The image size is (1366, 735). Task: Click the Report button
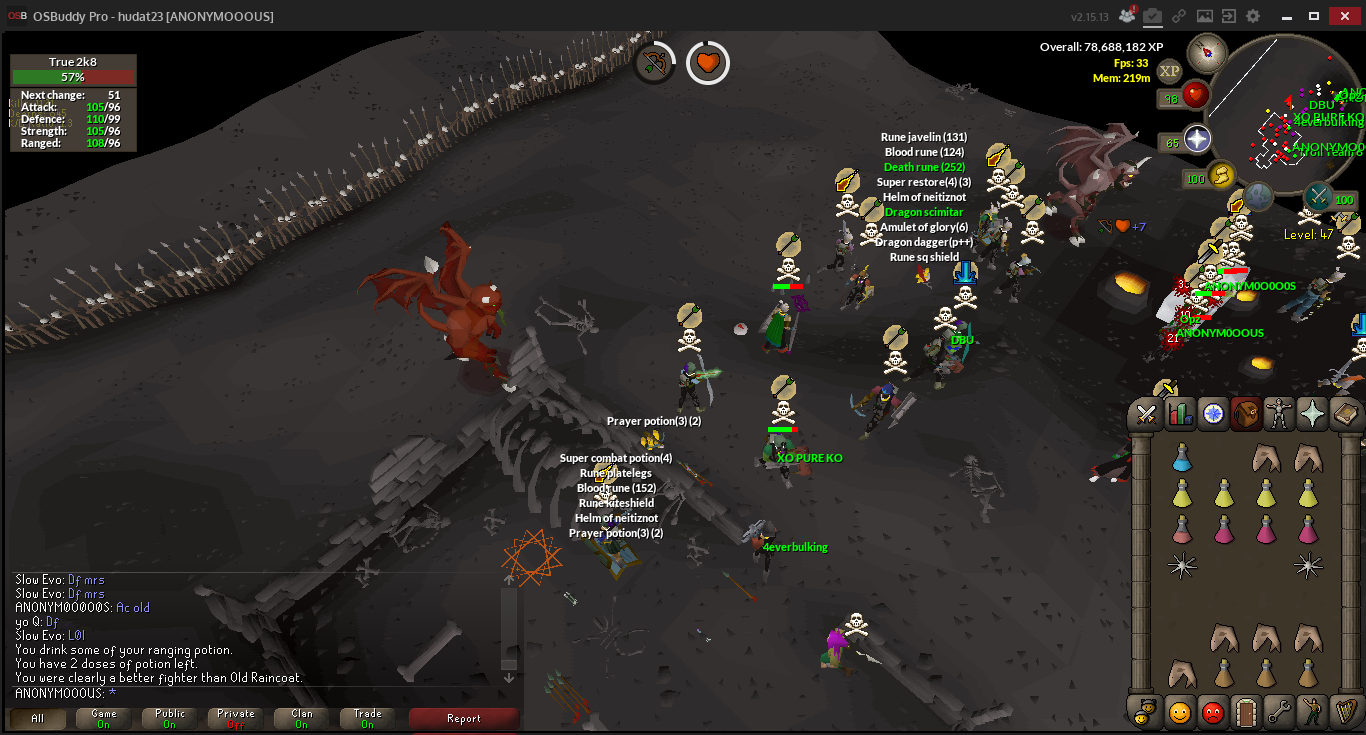click(464, 718)
